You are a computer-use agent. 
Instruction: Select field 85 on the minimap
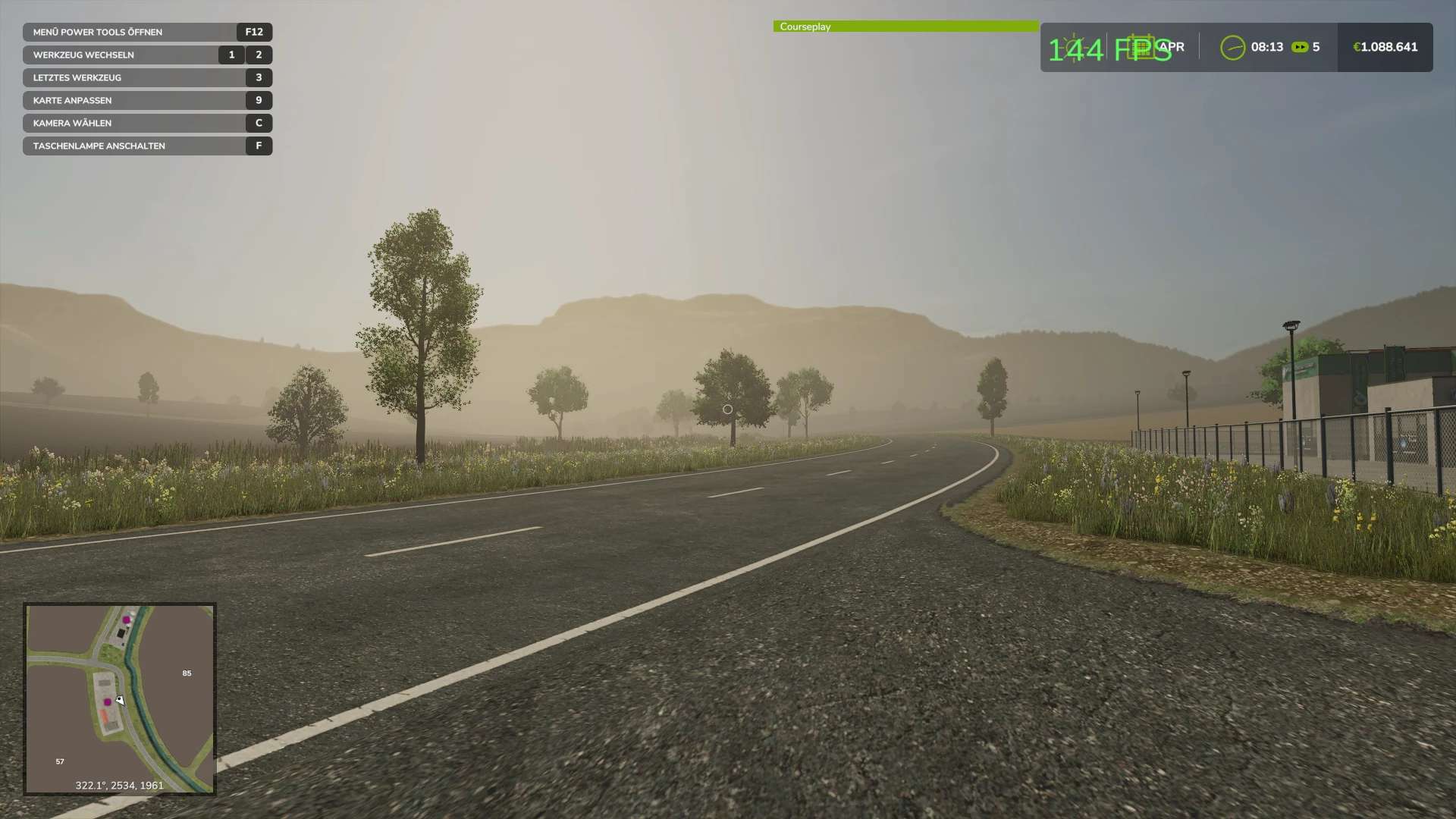pos(187,673)
